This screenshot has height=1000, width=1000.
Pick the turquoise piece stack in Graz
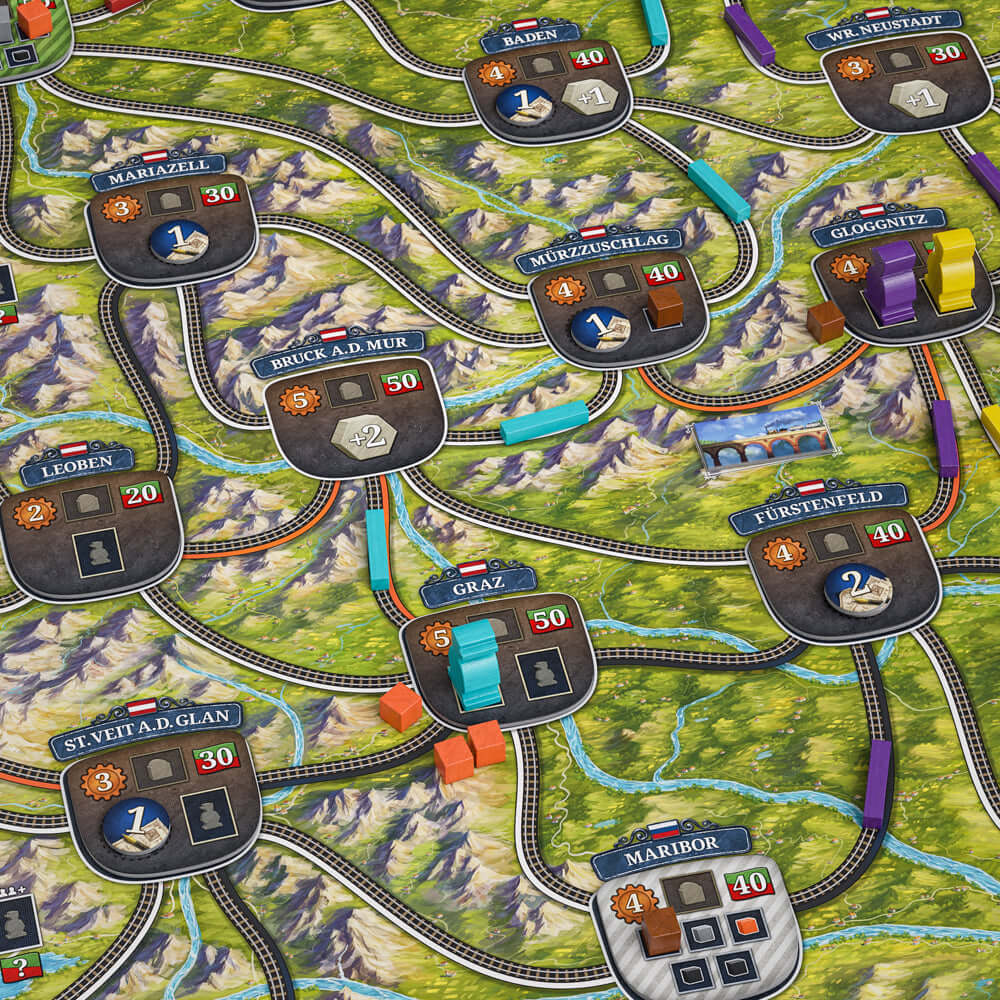[473, 663]
